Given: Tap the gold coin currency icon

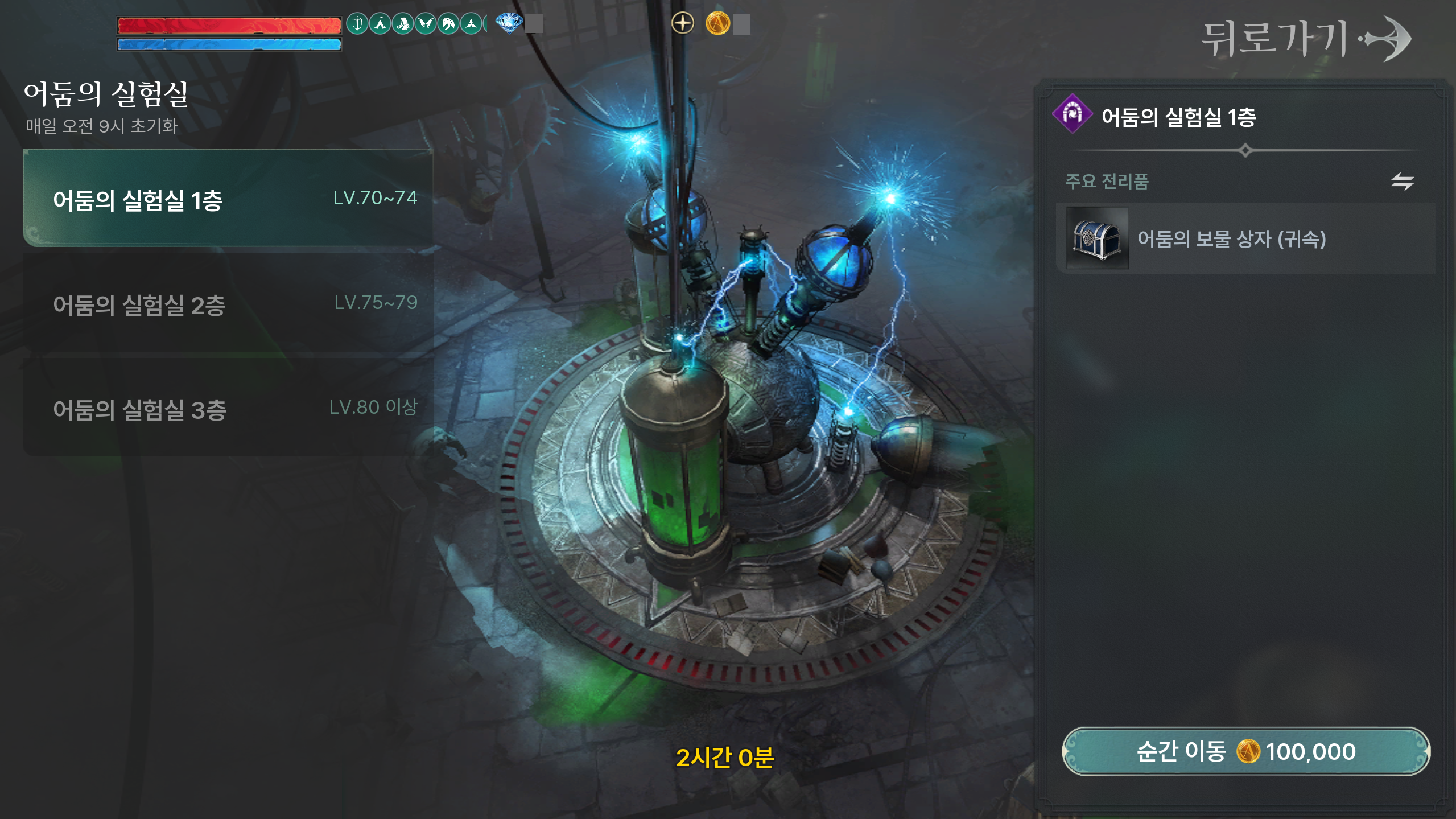Looking at the screenshot, I should point(717,24).
